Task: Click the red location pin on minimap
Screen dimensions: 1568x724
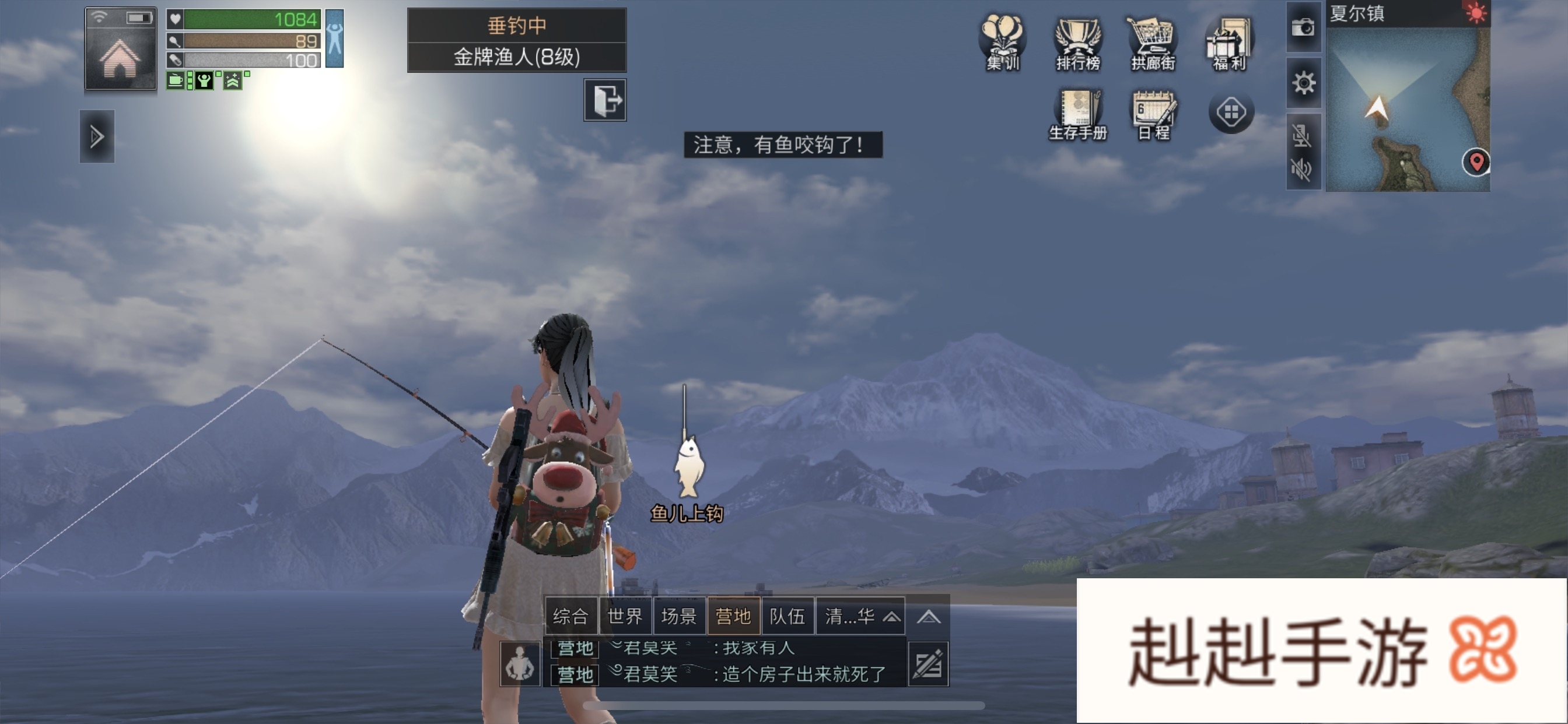Action: click(x=1475, y=162)
